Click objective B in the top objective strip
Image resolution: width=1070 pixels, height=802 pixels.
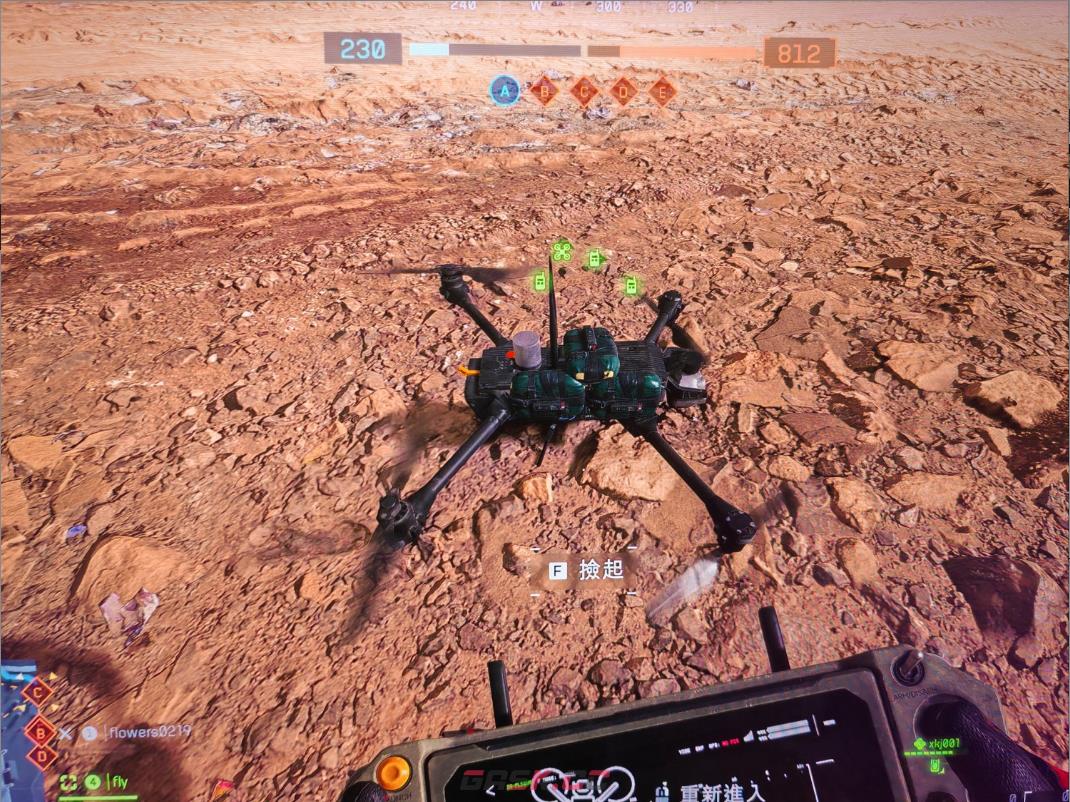tap(544, 91)
